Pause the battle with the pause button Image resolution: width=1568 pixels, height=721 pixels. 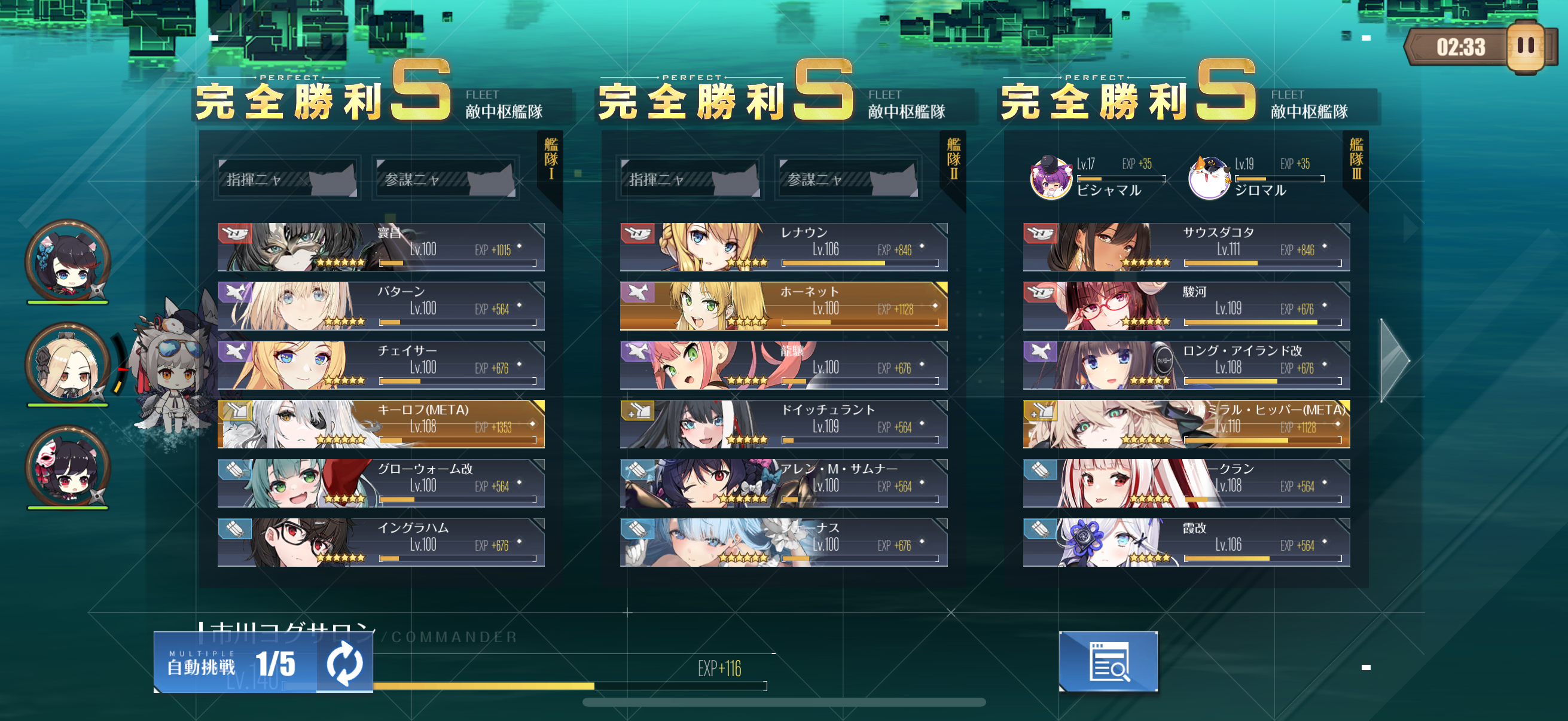pyautogui.click(x=1525, y=46)
